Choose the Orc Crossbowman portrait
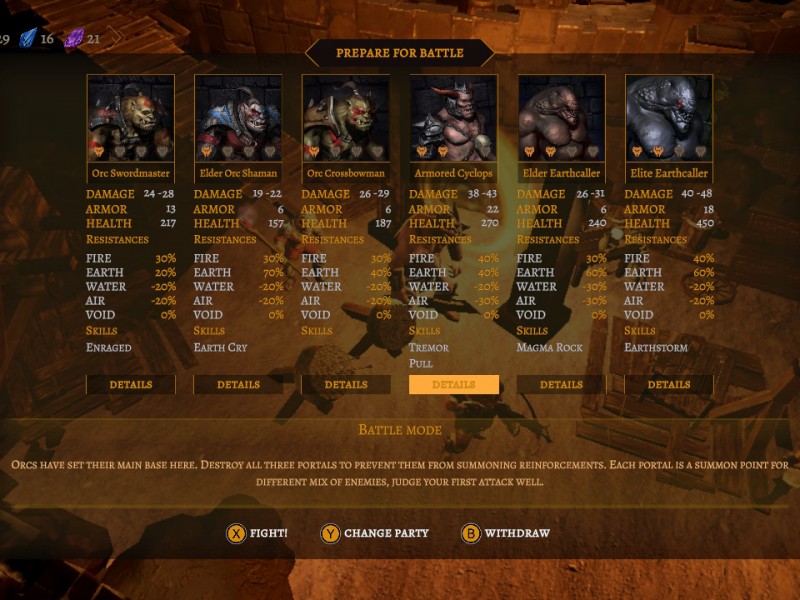This screenshot has height=600, width=800. [346, 118]
